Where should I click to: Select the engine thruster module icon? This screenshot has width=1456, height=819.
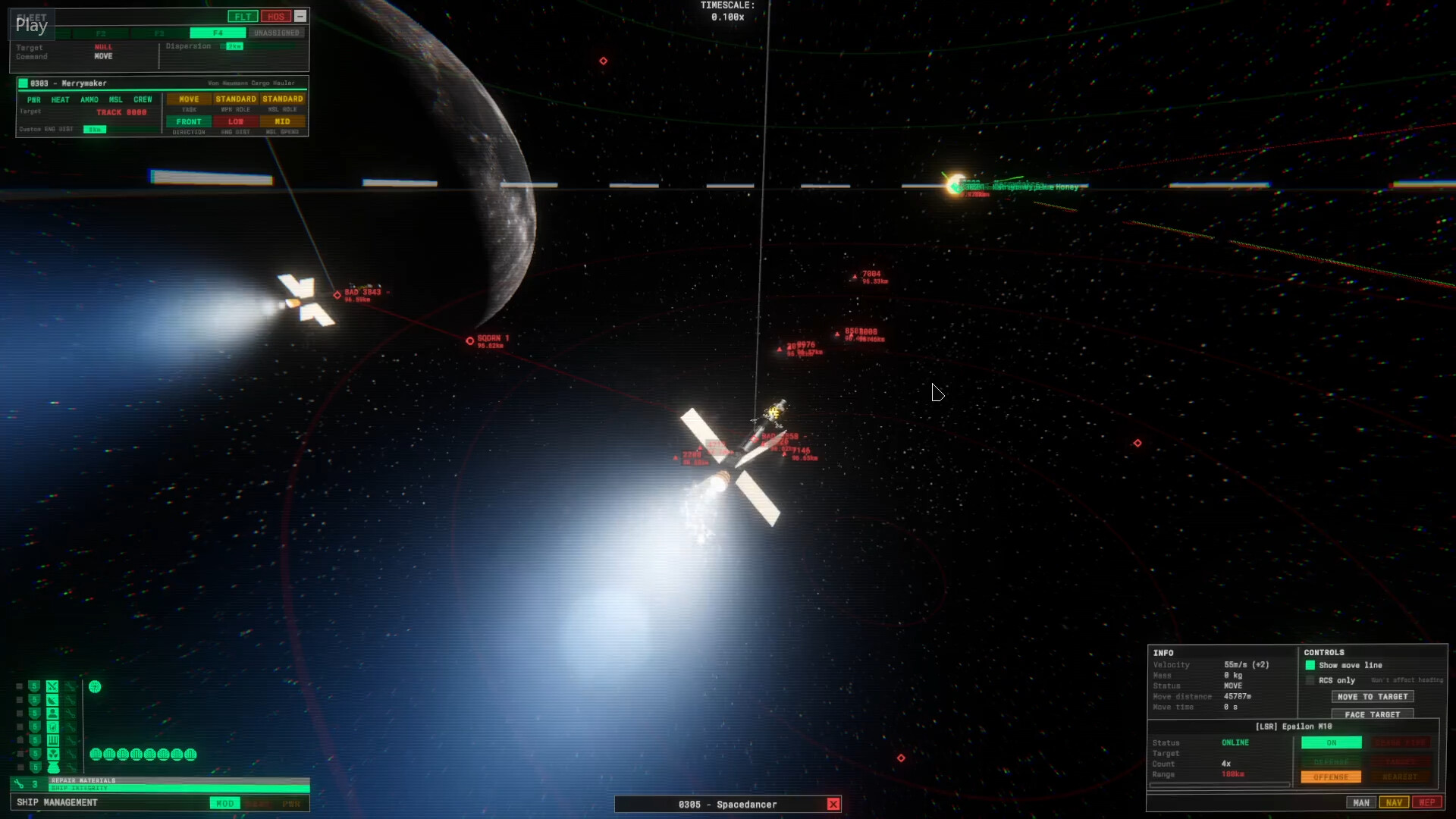[52, 767]
